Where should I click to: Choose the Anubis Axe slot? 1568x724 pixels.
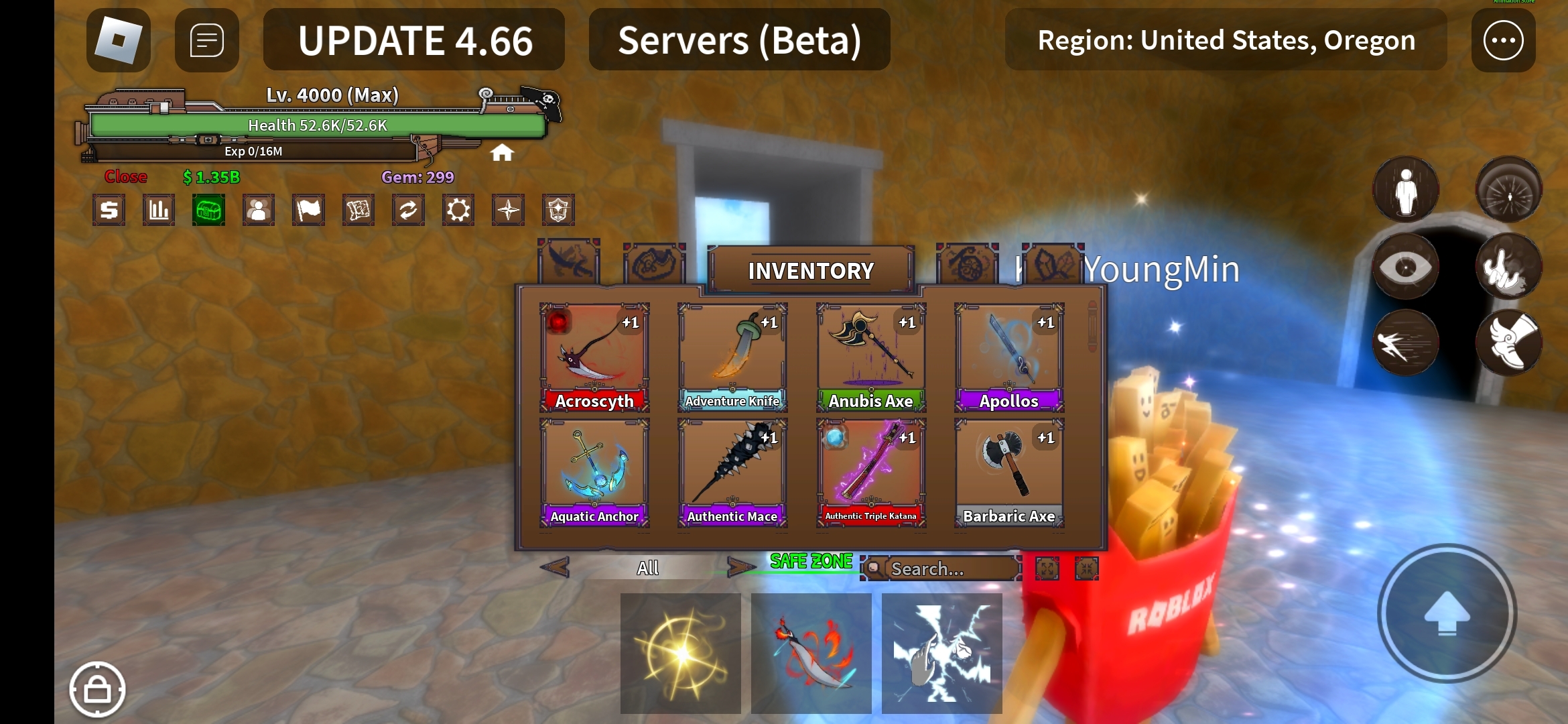coord(870,357)
